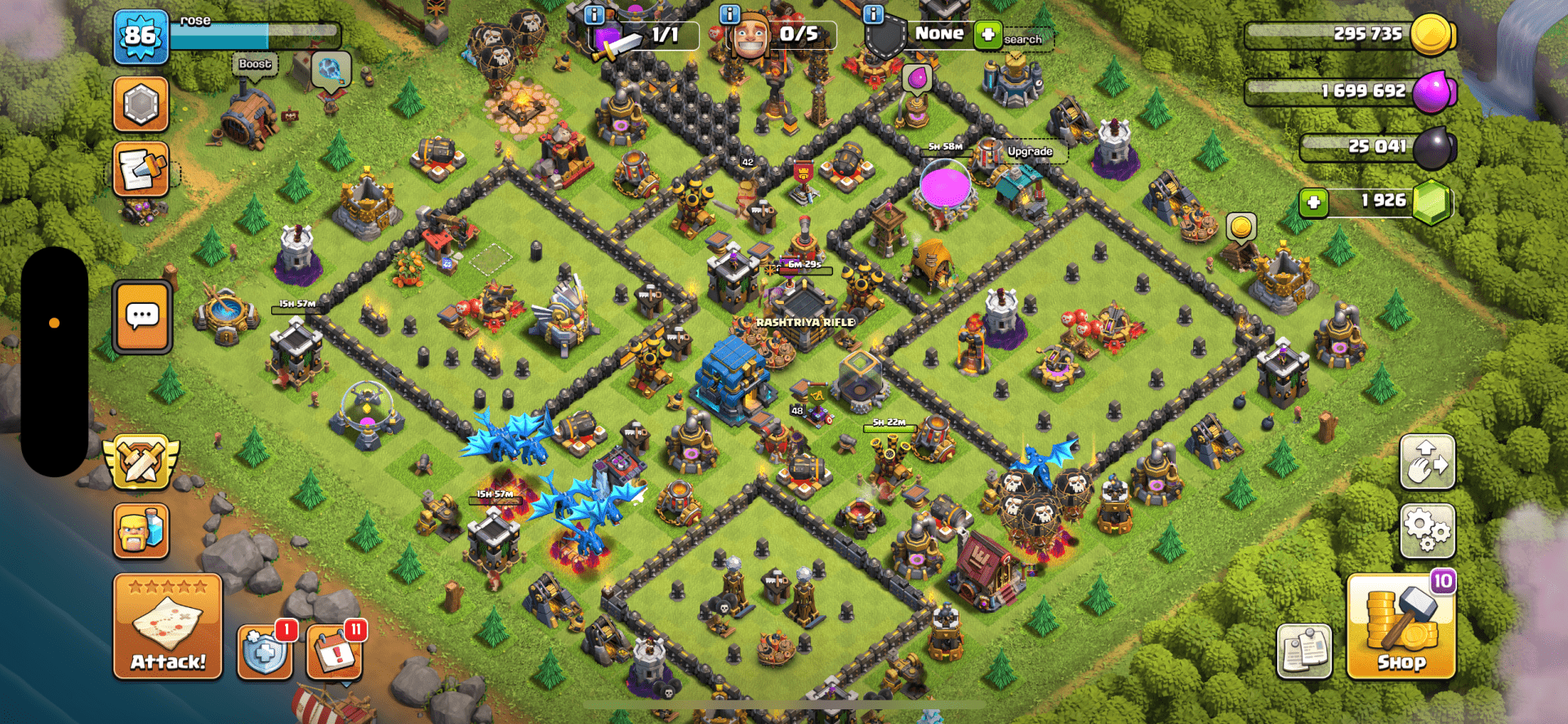This screenshot has height=724, width=1568.
Task: Show hero info for 0/5 counter
Action: coord(729,15)
